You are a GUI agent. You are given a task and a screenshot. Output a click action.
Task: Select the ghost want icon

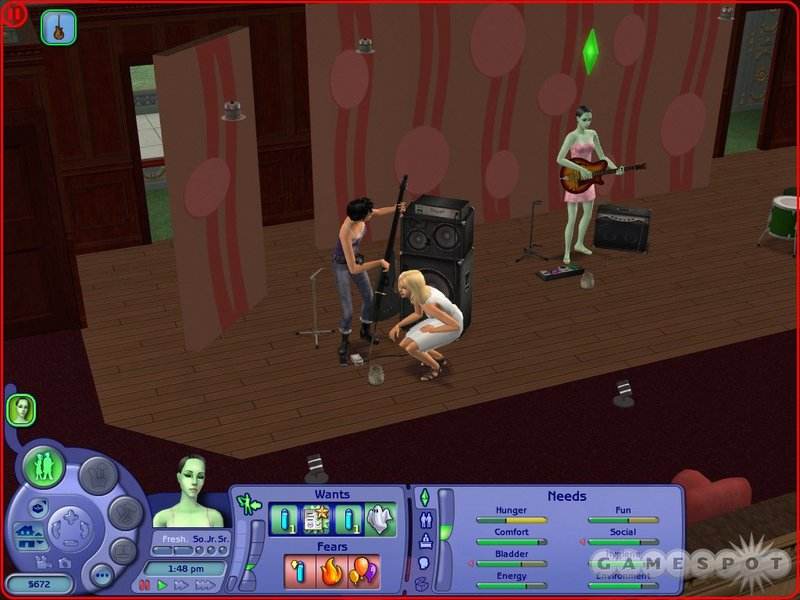coord(381,520)
